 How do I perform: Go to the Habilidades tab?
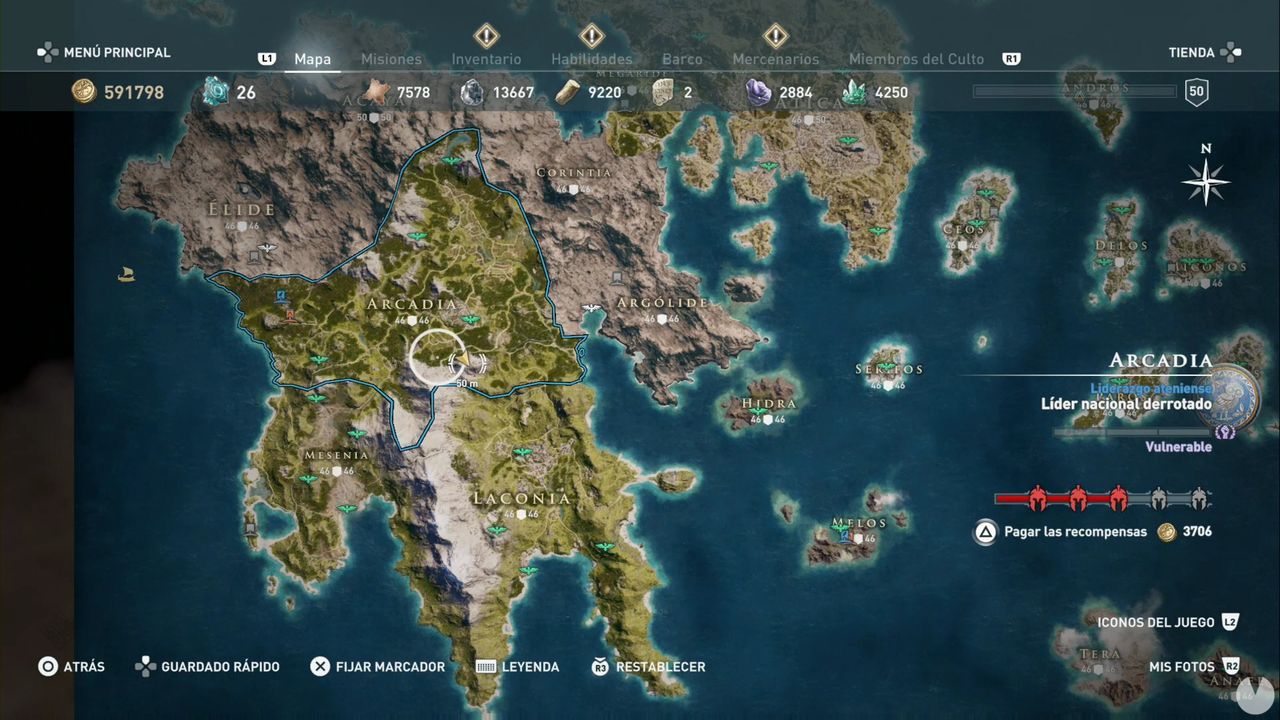pos(591,59)
